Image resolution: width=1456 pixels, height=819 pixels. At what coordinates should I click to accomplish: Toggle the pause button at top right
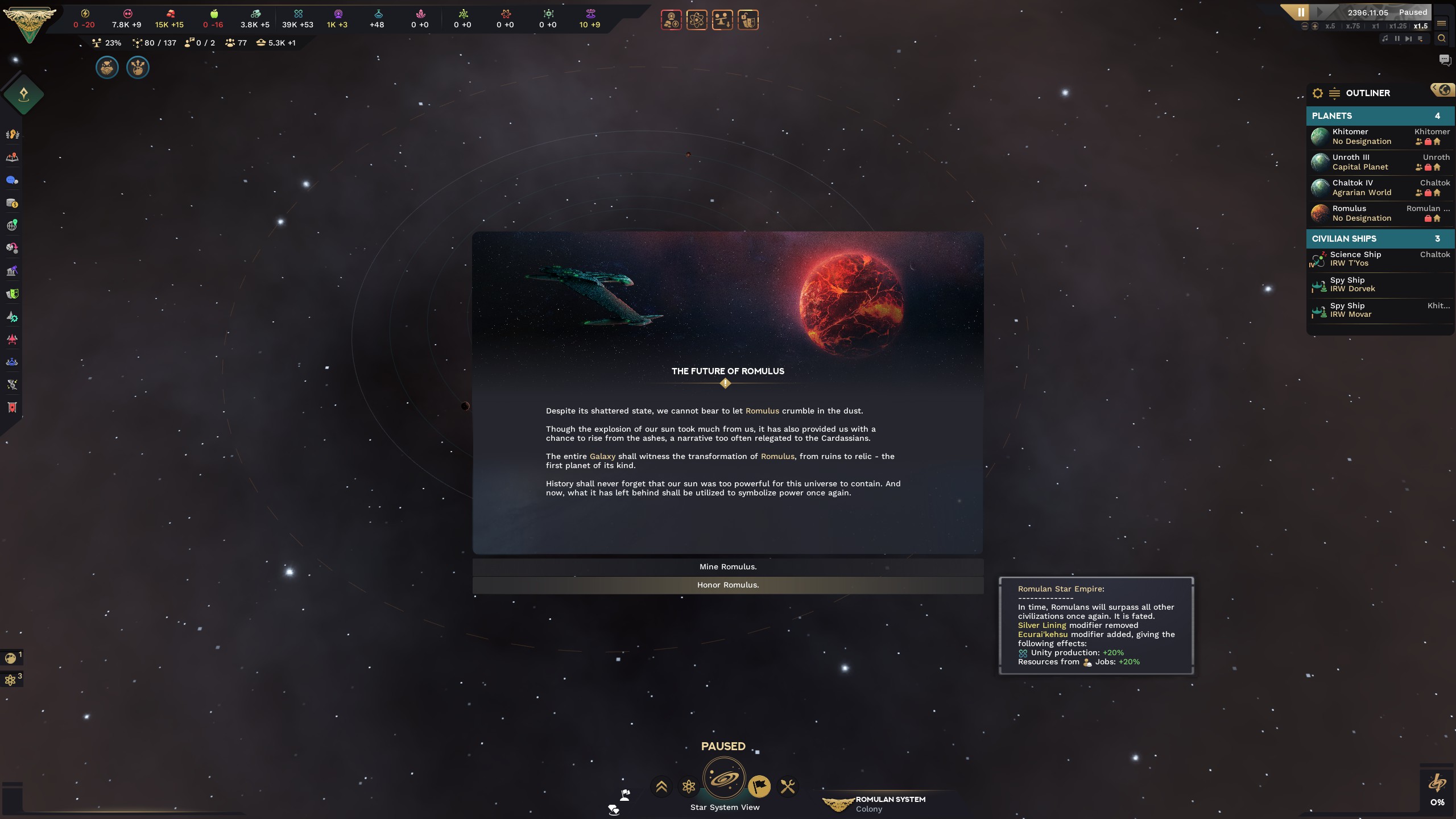(x=1300, y=12)
